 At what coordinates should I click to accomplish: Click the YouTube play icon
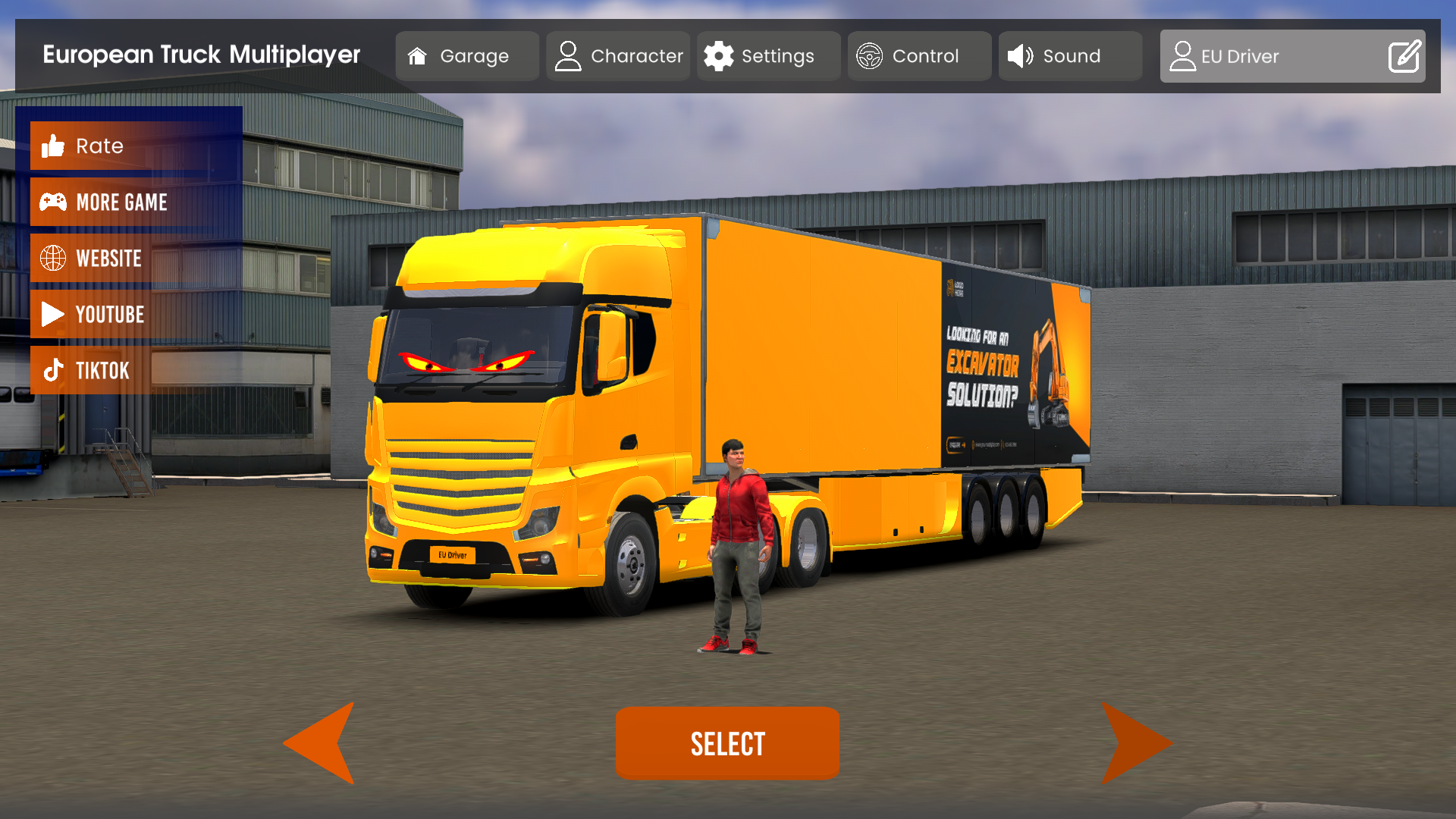coord(52,314)
